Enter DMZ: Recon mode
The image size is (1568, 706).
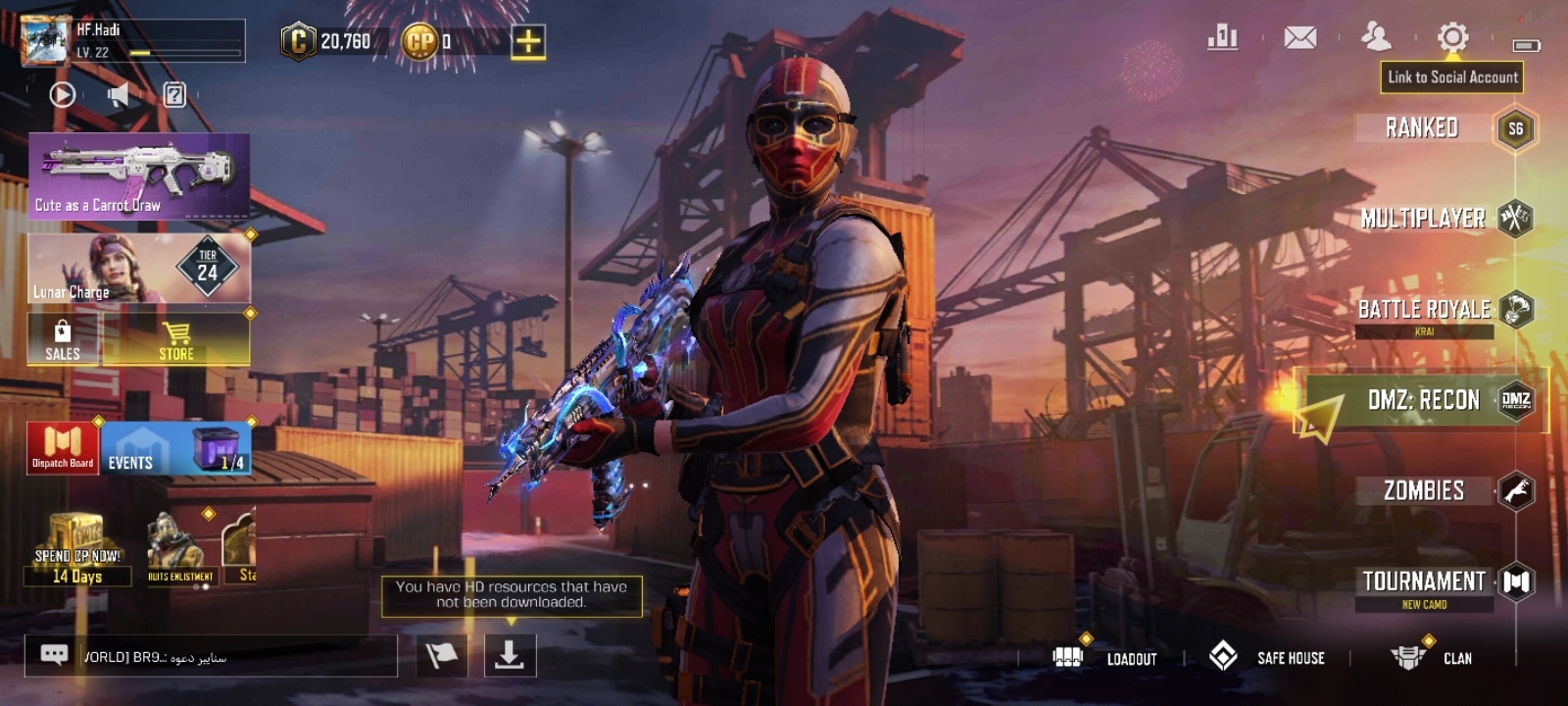click(1424, 400)
